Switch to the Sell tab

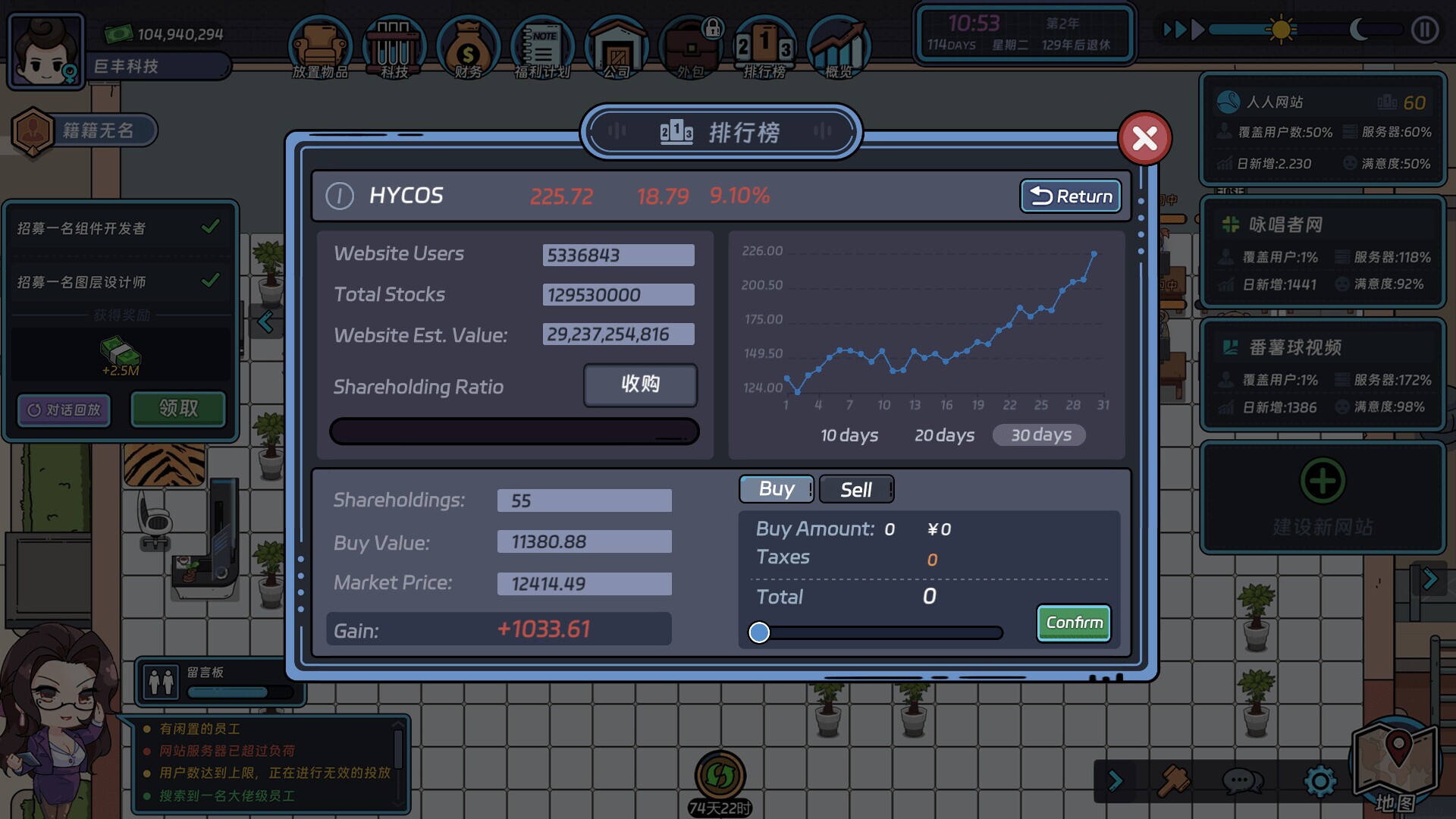[x=855, y=488]
